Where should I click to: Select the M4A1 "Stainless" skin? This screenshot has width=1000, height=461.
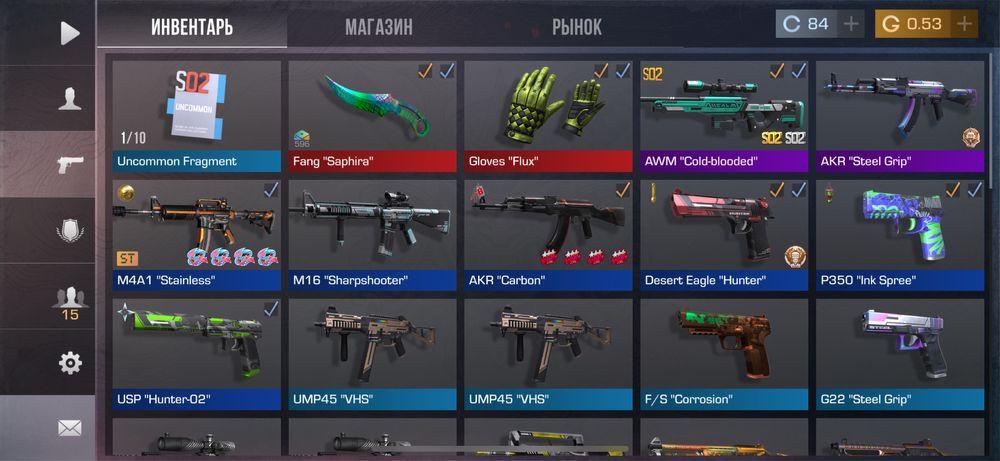tap(196, 235)
